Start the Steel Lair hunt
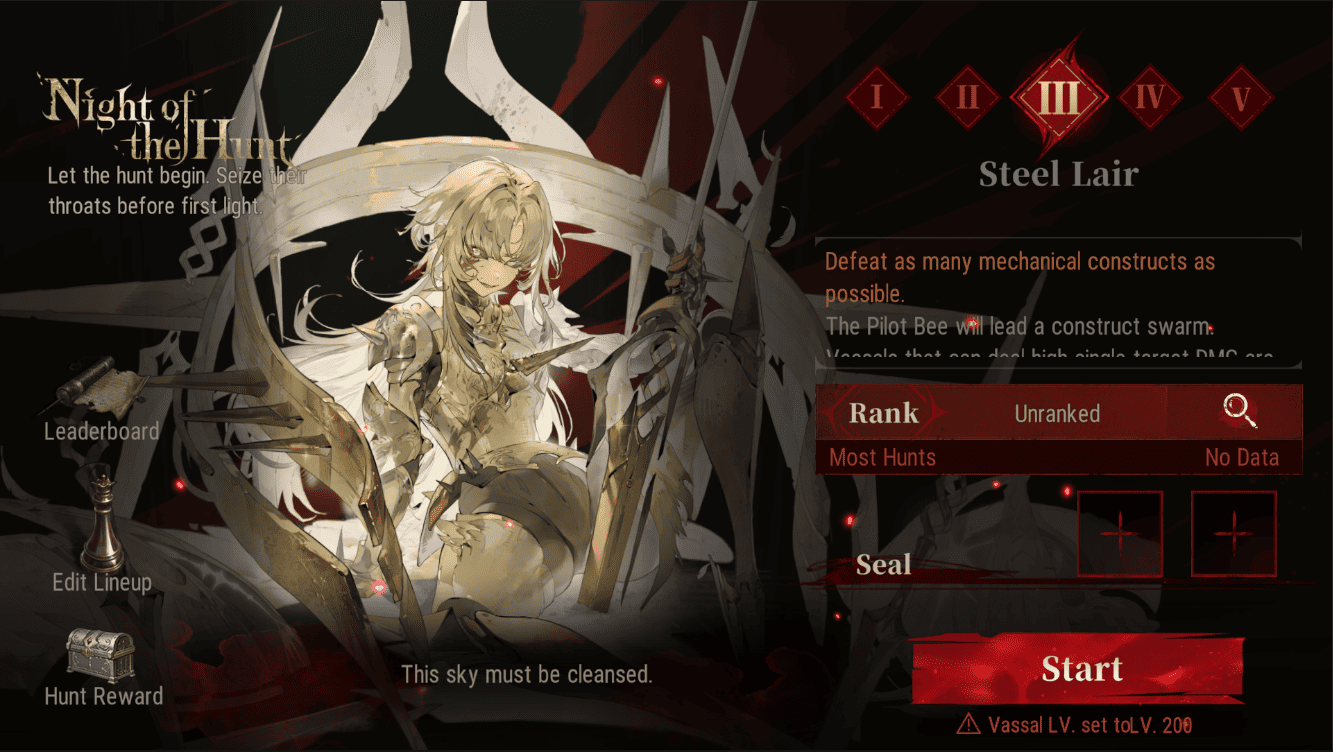1333x752 pixels. (x=1081, y=669)
